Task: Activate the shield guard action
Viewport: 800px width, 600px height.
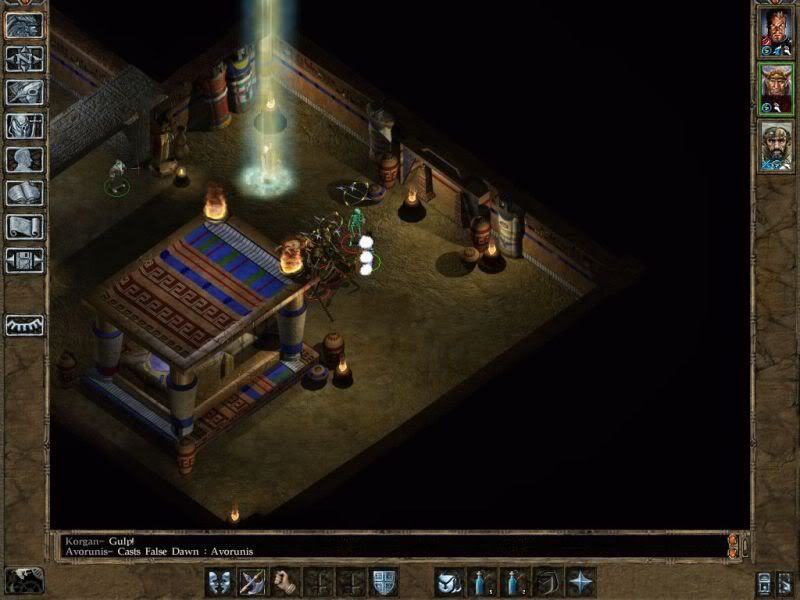Action: click(x=383, y=581)
